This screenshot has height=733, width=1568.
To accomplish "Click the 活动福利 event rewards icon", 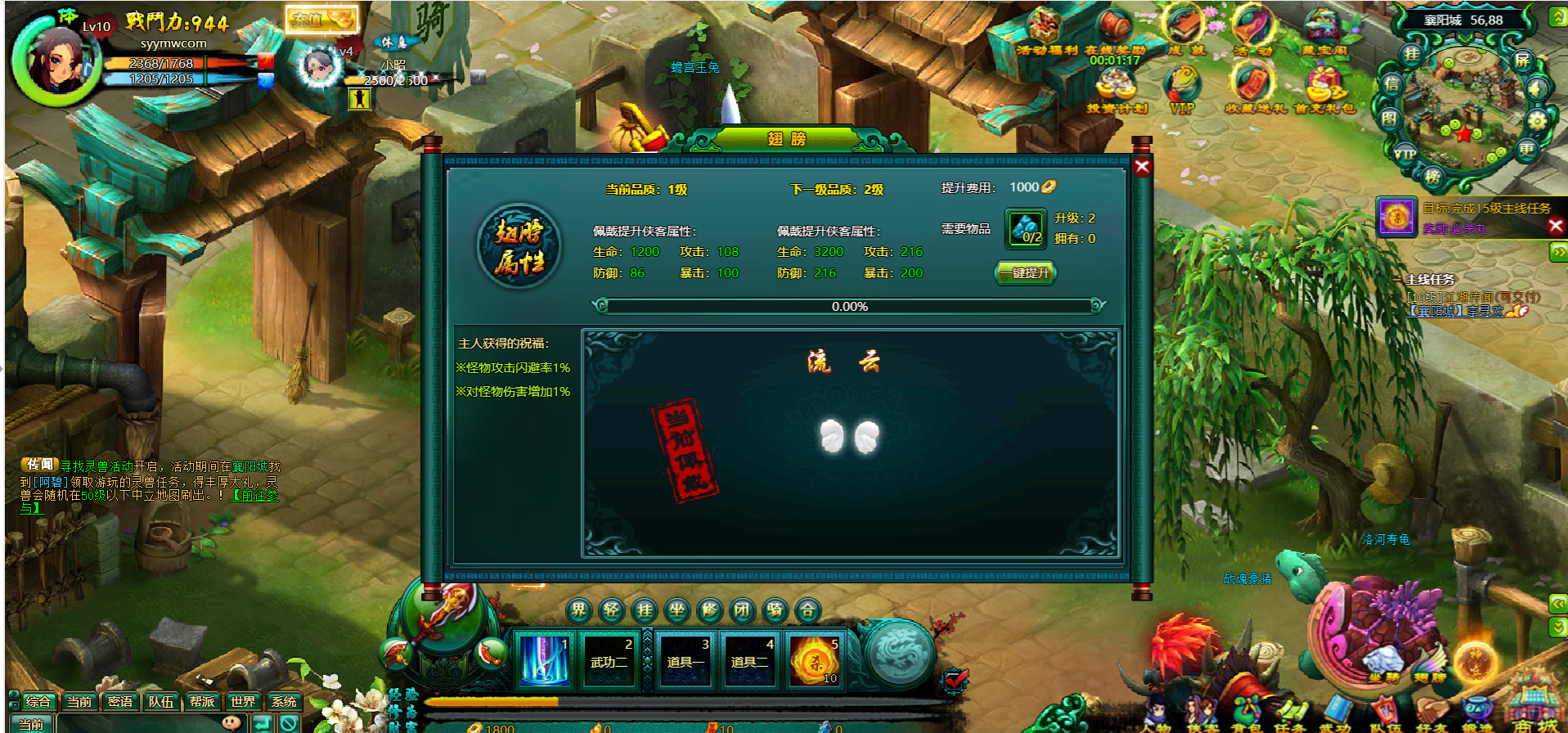I will (x=1045, y=31).
